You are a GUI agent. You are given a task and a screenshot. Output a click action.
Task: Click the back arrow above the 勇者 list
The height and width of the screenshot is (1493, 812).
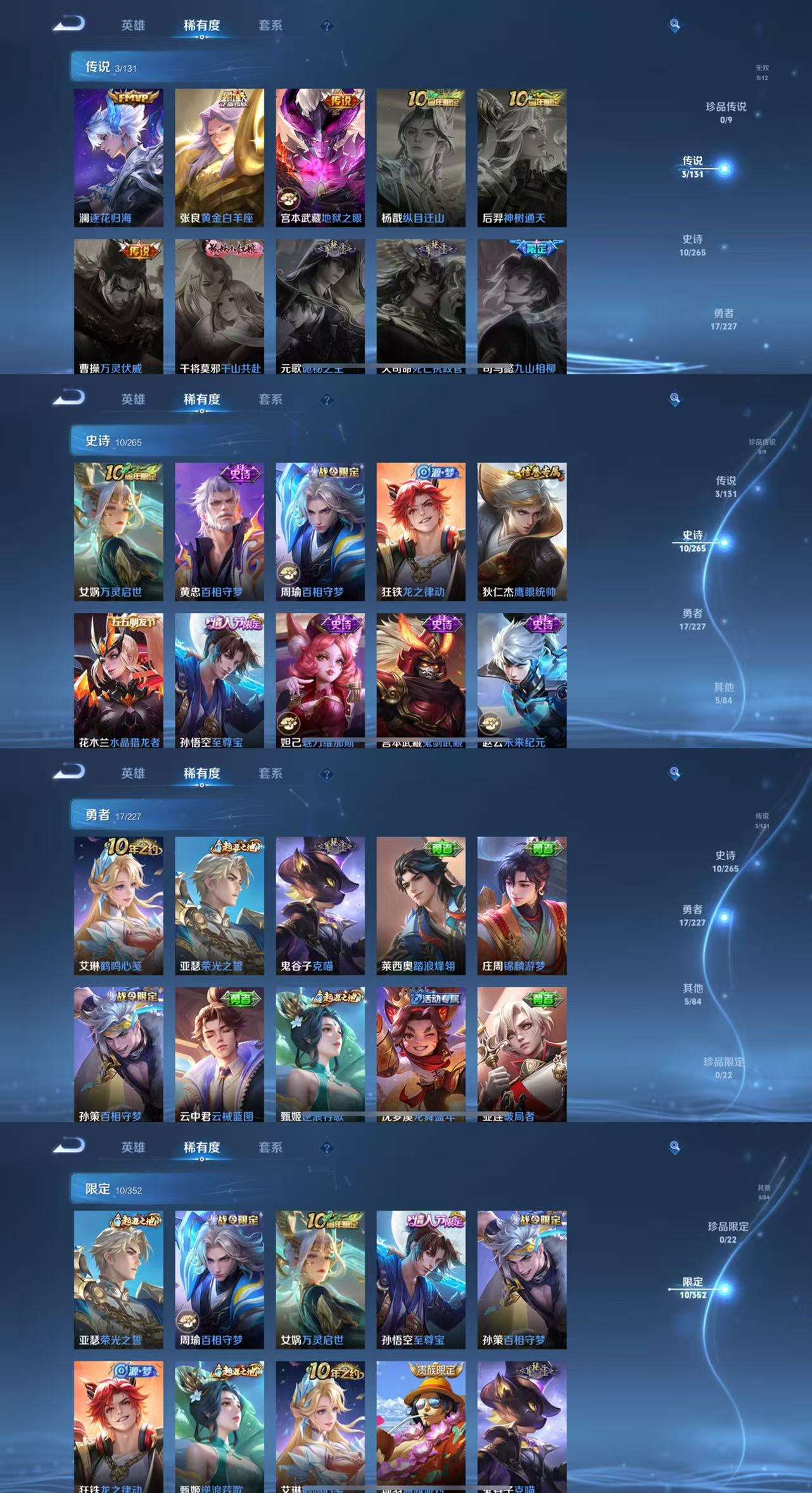point(69,772)
